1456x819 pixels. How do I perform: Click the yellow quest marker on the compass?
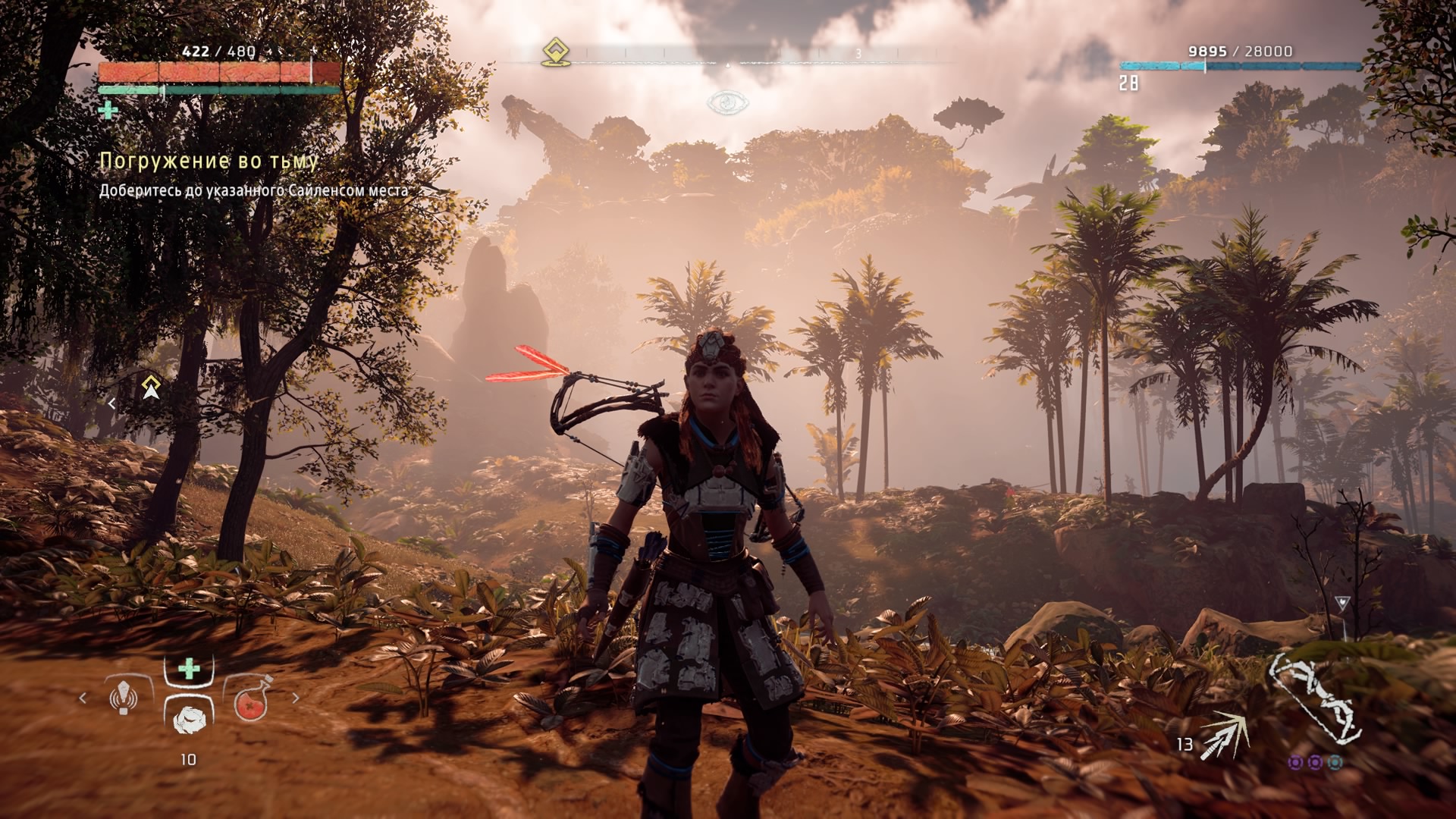(556, 53)
